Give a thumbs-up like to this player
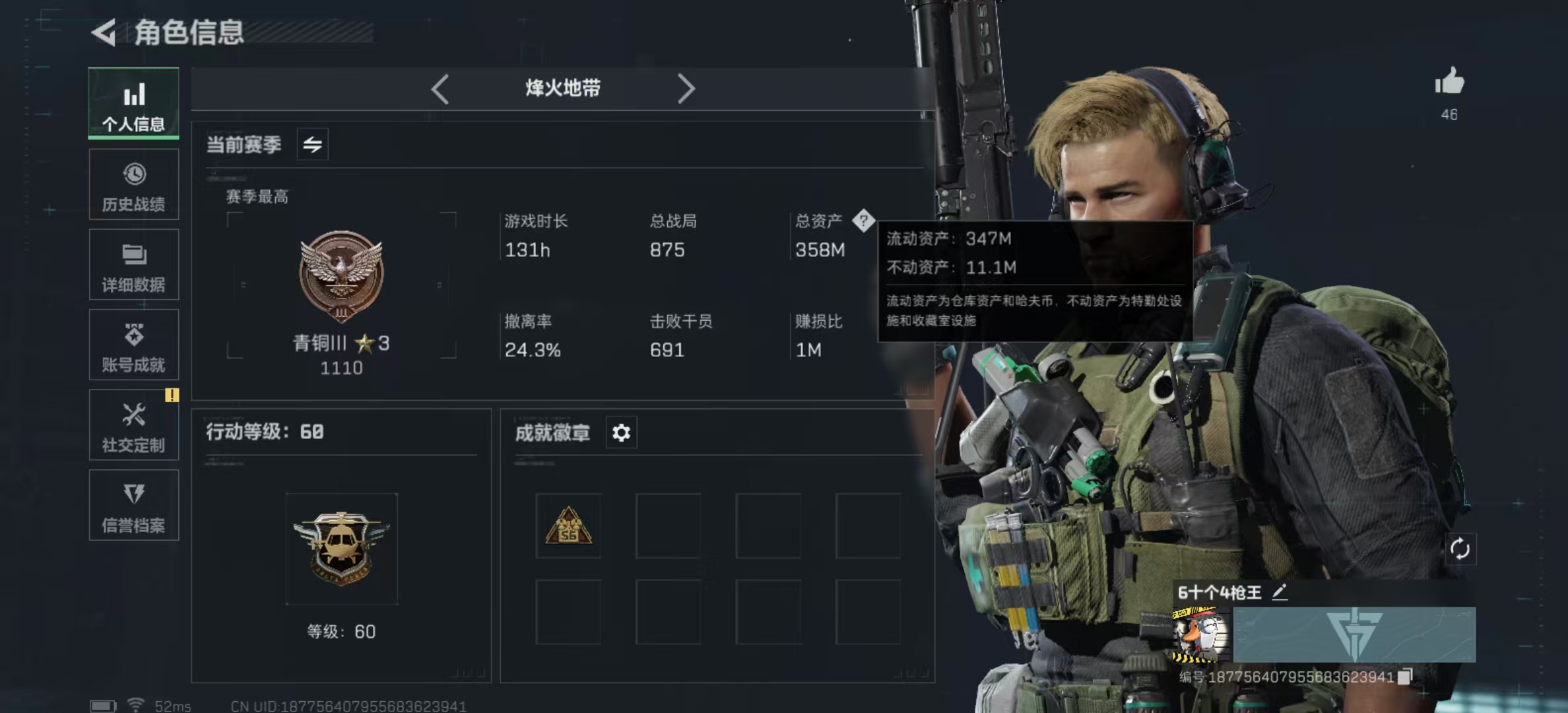This screenshot has height=713, width=1568. [x=1449, y=83]
